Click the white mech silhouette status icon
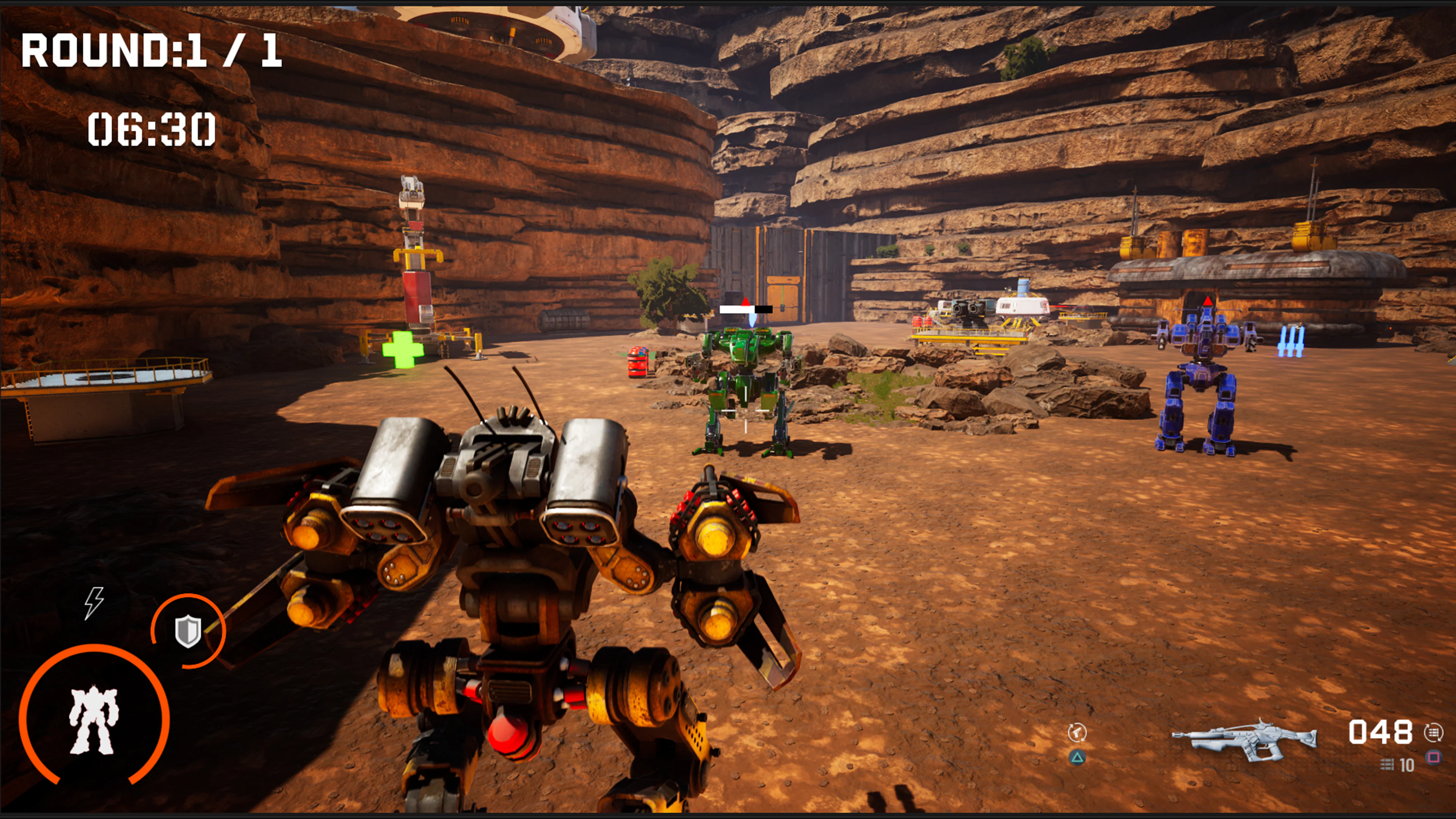 pyautogui.click(x=93, y=720)
